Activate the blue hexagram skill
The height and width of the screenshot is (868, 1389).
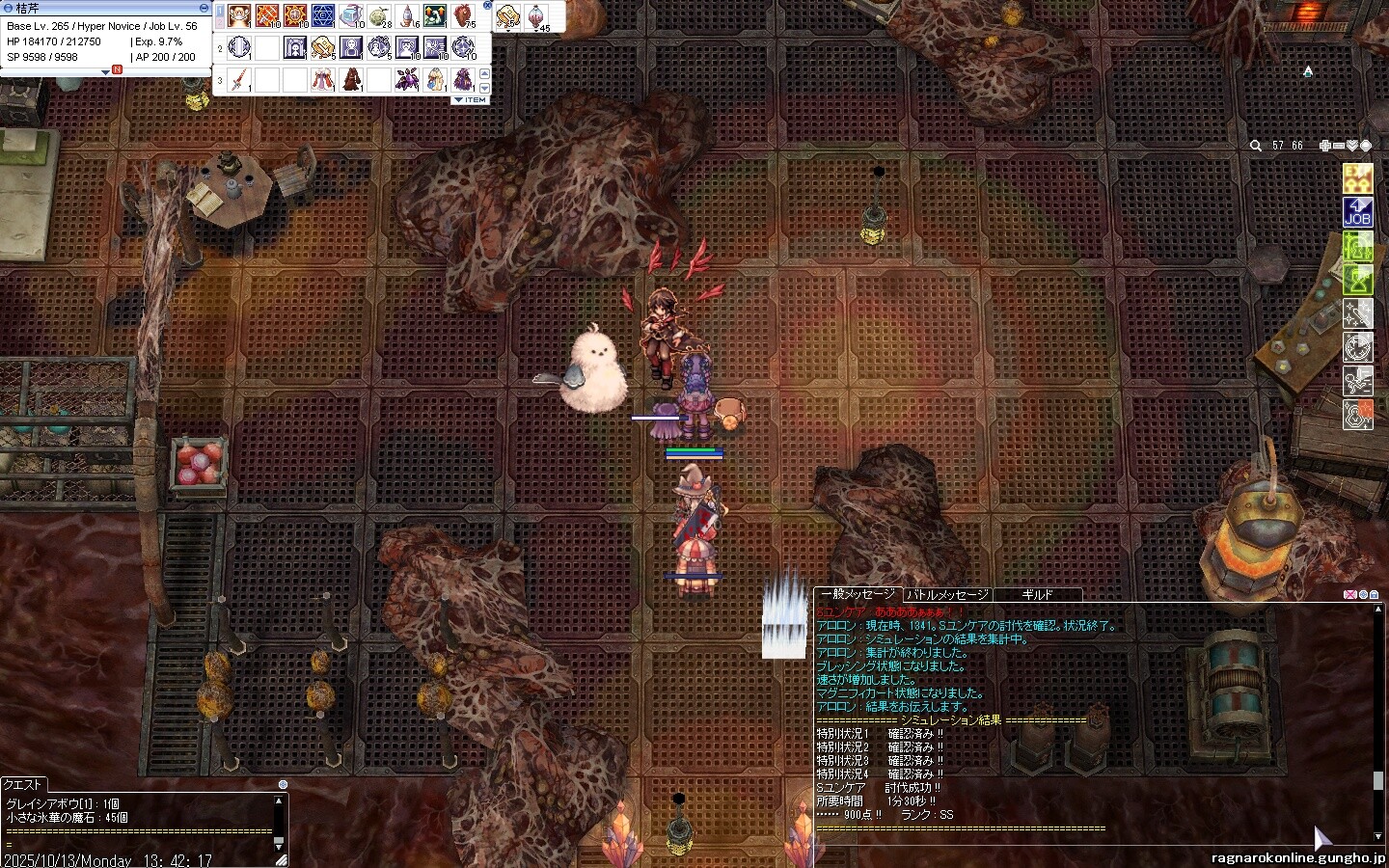pyautogui.click(x=323, y=16)
